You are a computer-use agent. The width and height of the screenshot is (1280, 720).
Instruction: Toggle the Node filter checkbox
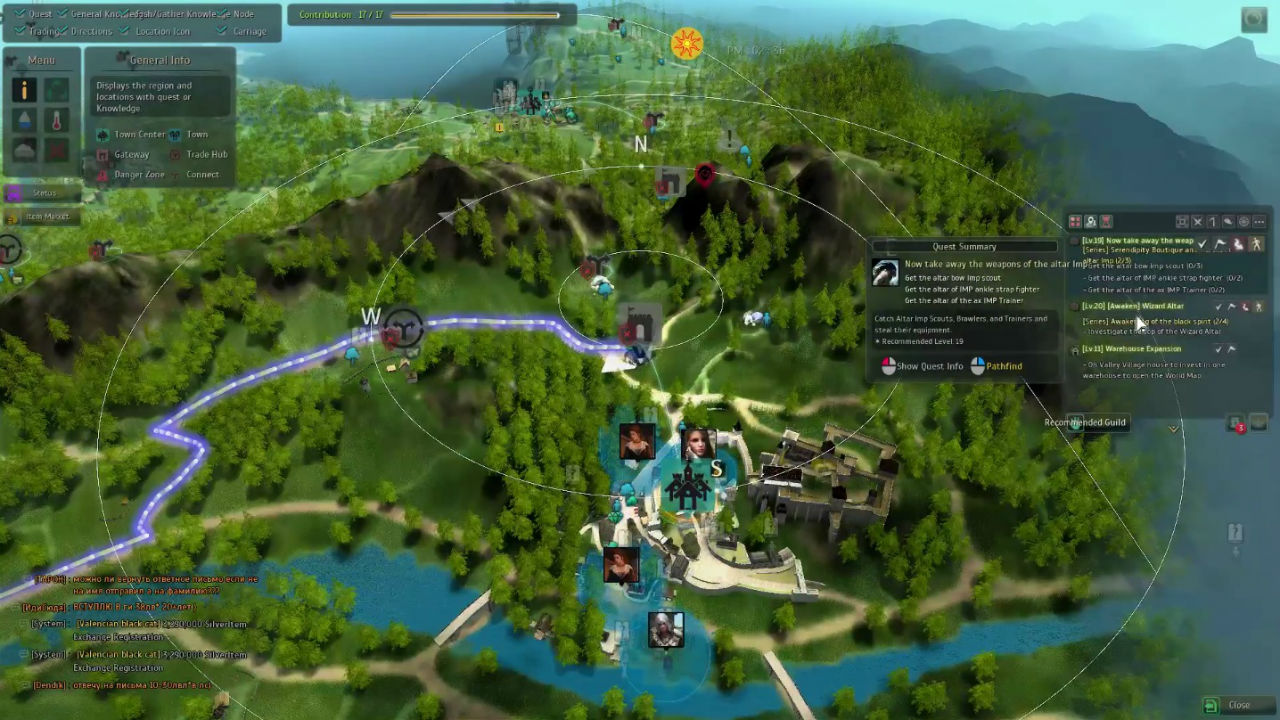[224, 14]
